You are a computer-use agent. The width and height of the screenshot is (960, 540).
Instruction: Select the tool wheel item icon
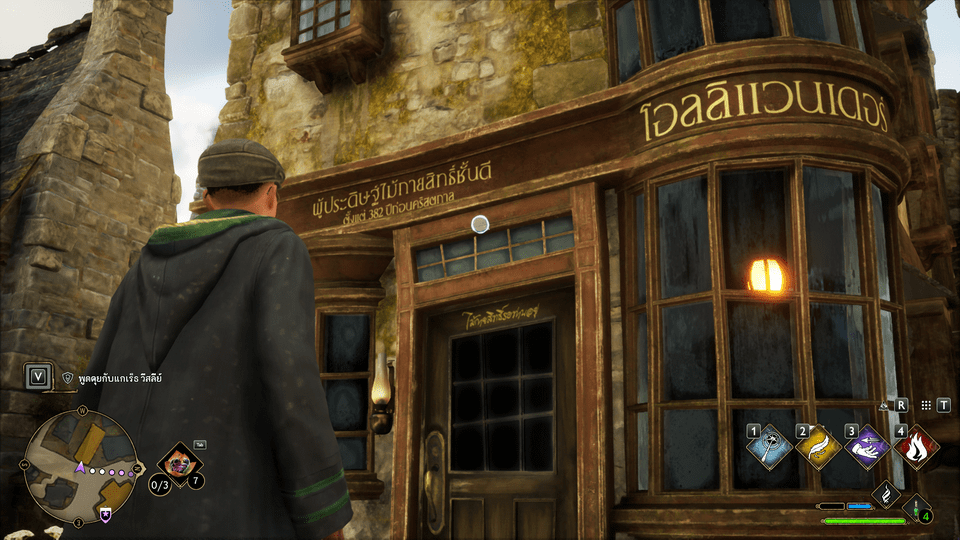180,465
